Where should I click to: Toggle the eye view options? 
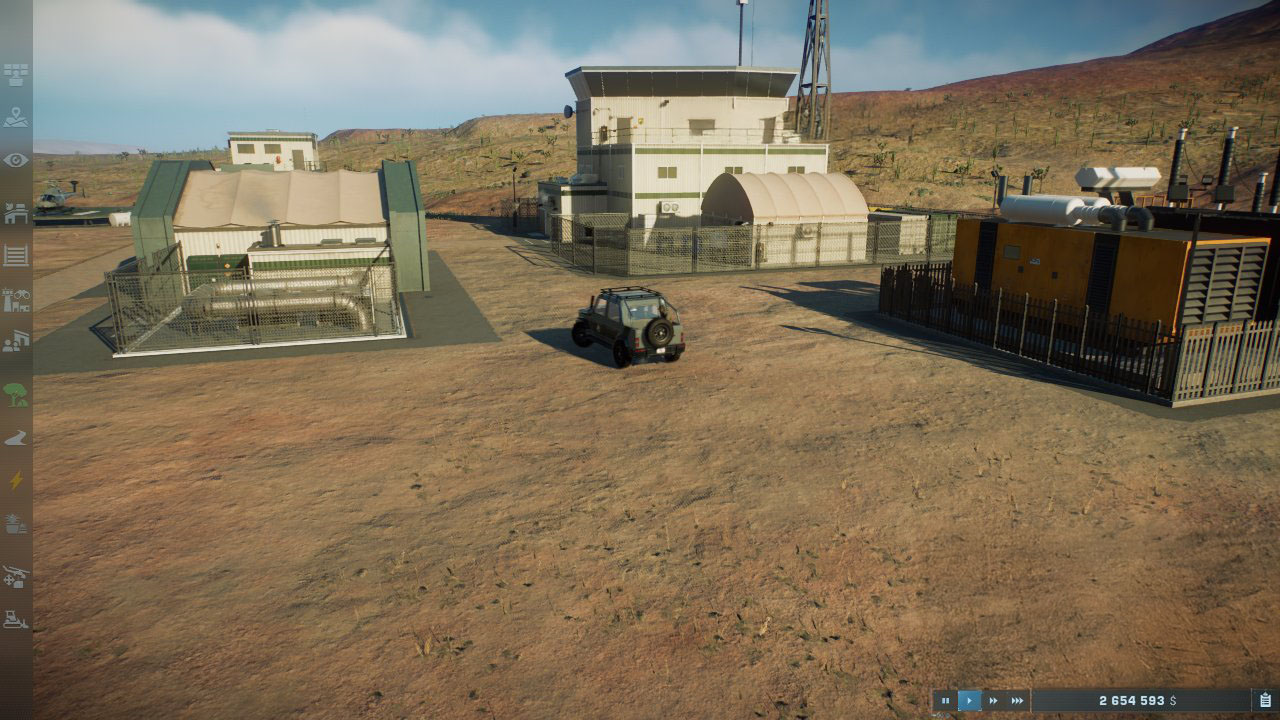pos(16,160)
